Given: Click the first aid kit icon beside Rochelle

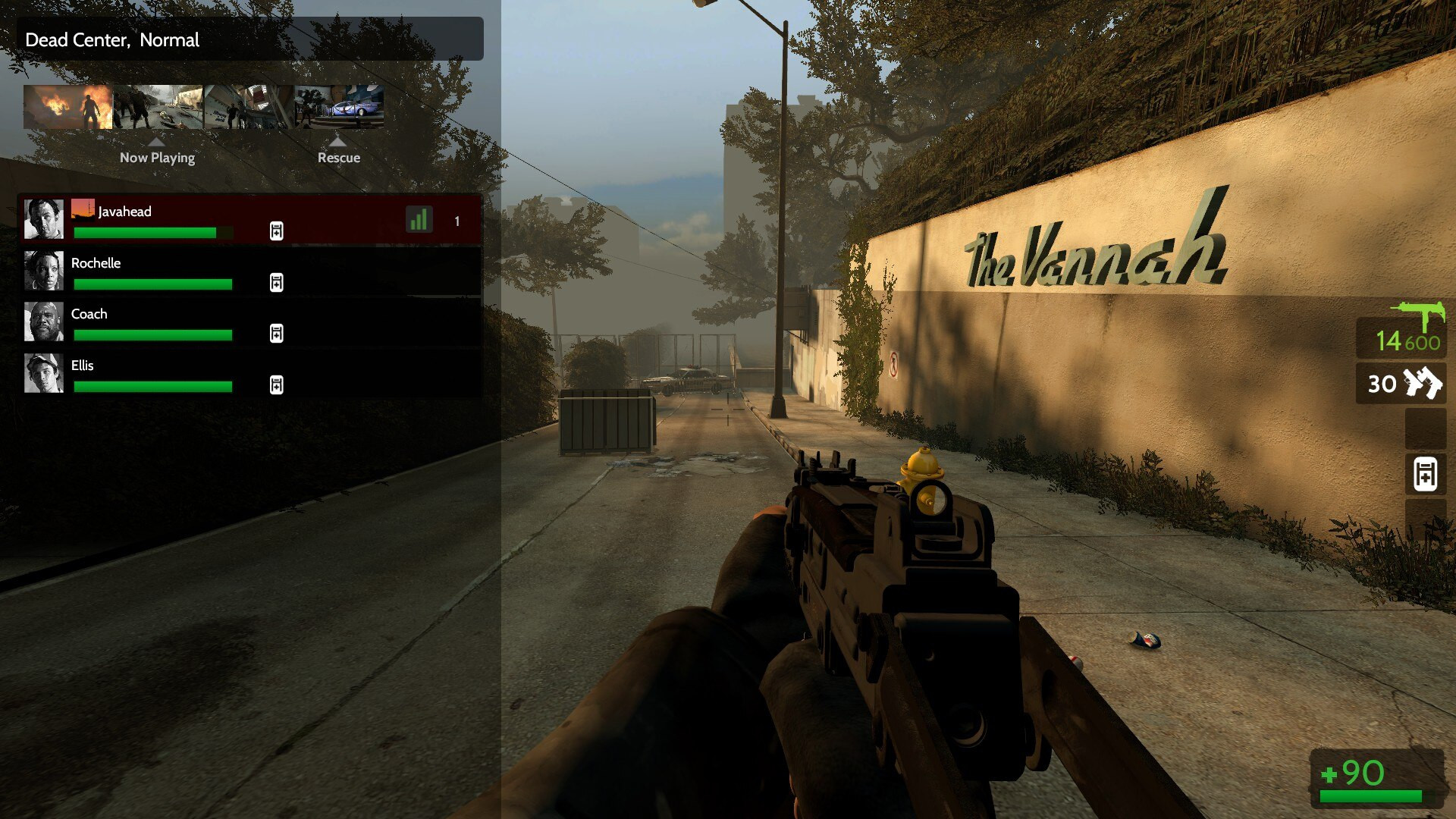Looking at the screenshot, I should [x=276, y=283].
